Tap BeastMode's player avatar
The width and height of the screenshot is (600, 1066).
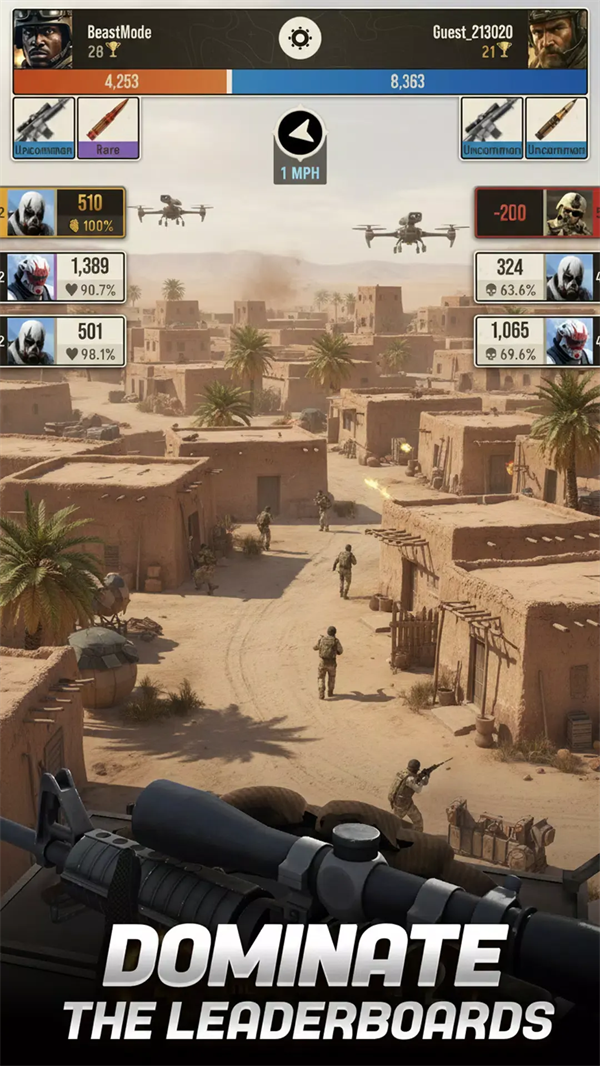pyautogui.click(x=42, y=39)
